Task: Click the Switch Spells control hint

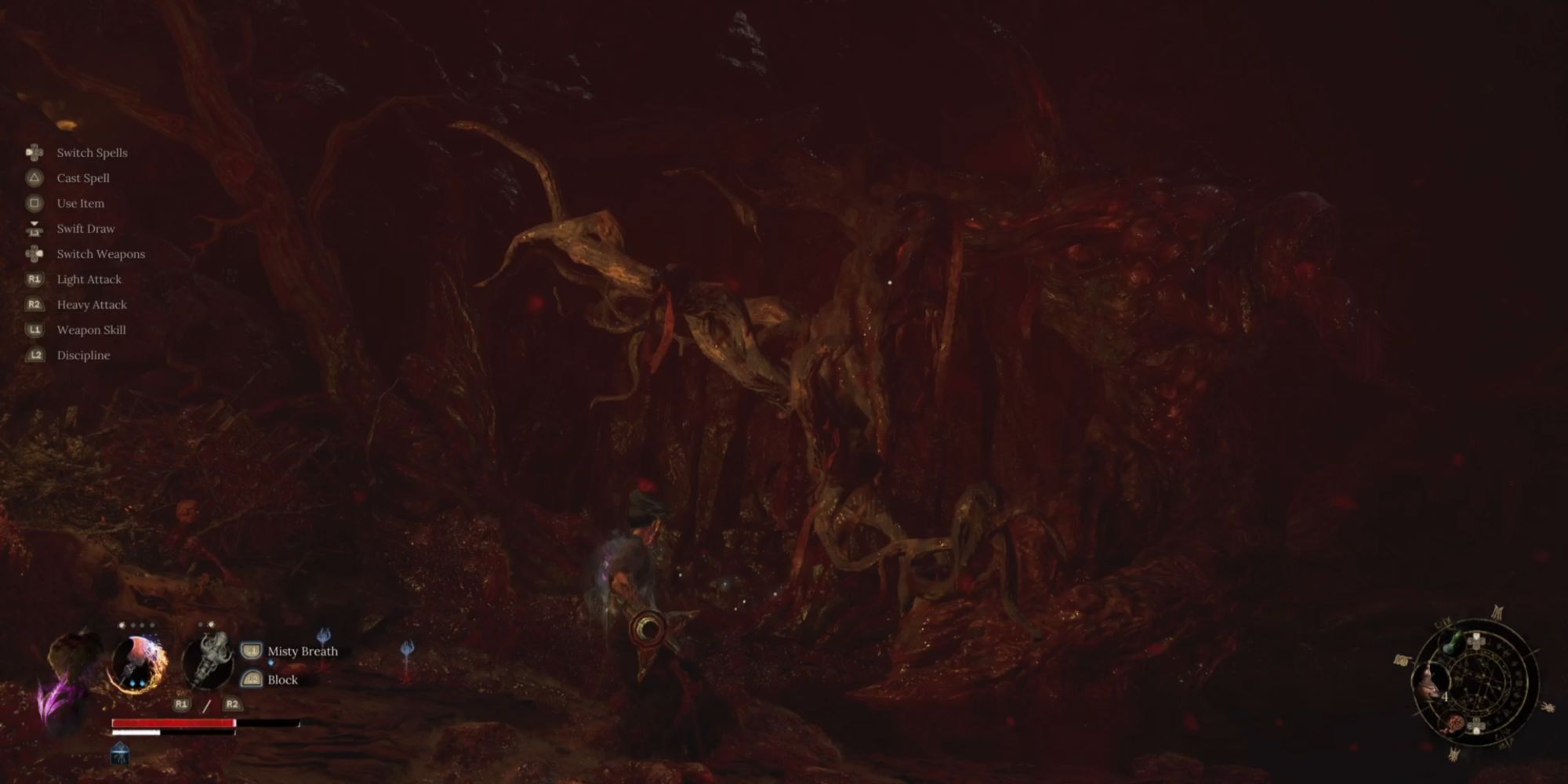Action: pyautogui.click(x=92, y=153)
